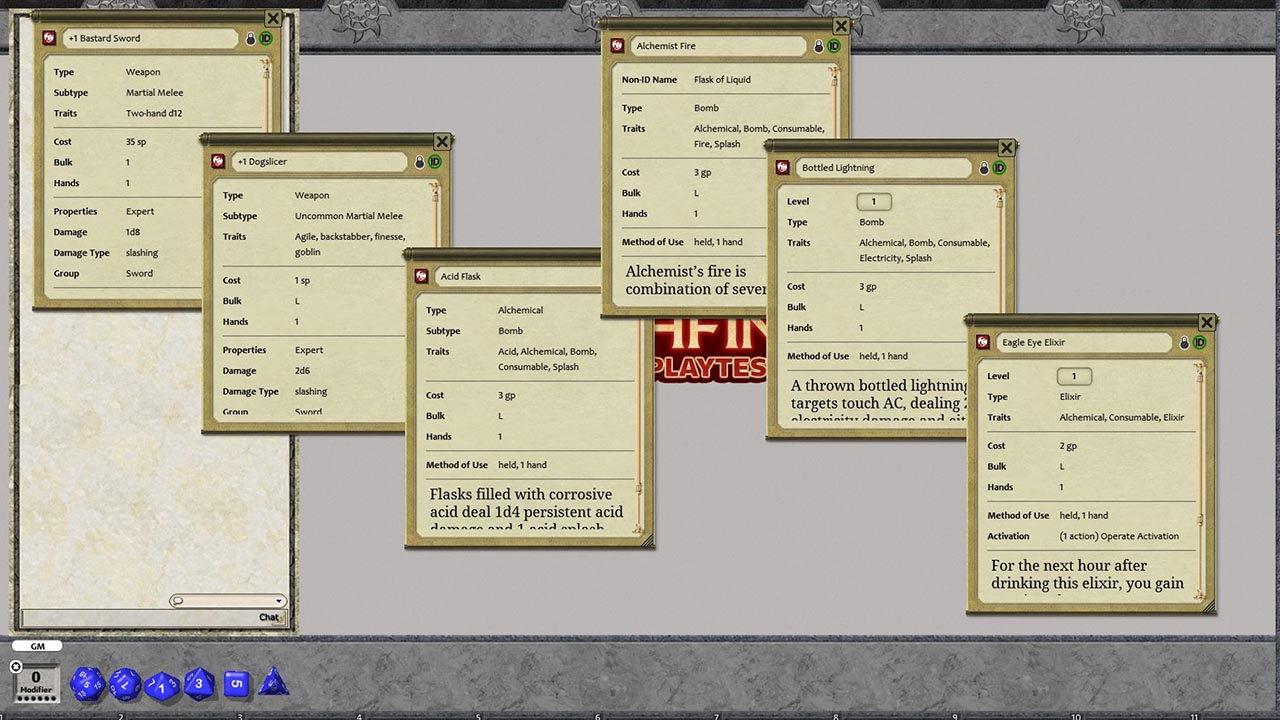Click the GM identity label

click(x=37, y=645)
